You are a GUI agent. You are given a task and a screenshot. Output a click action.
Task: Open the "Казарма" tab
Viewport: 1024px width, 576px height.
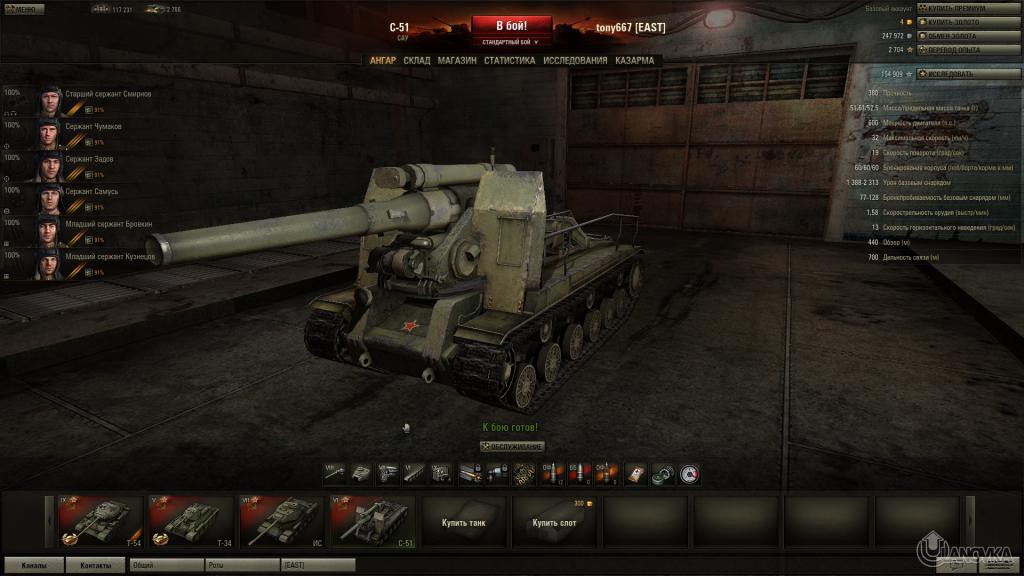[x=635, y=60]
